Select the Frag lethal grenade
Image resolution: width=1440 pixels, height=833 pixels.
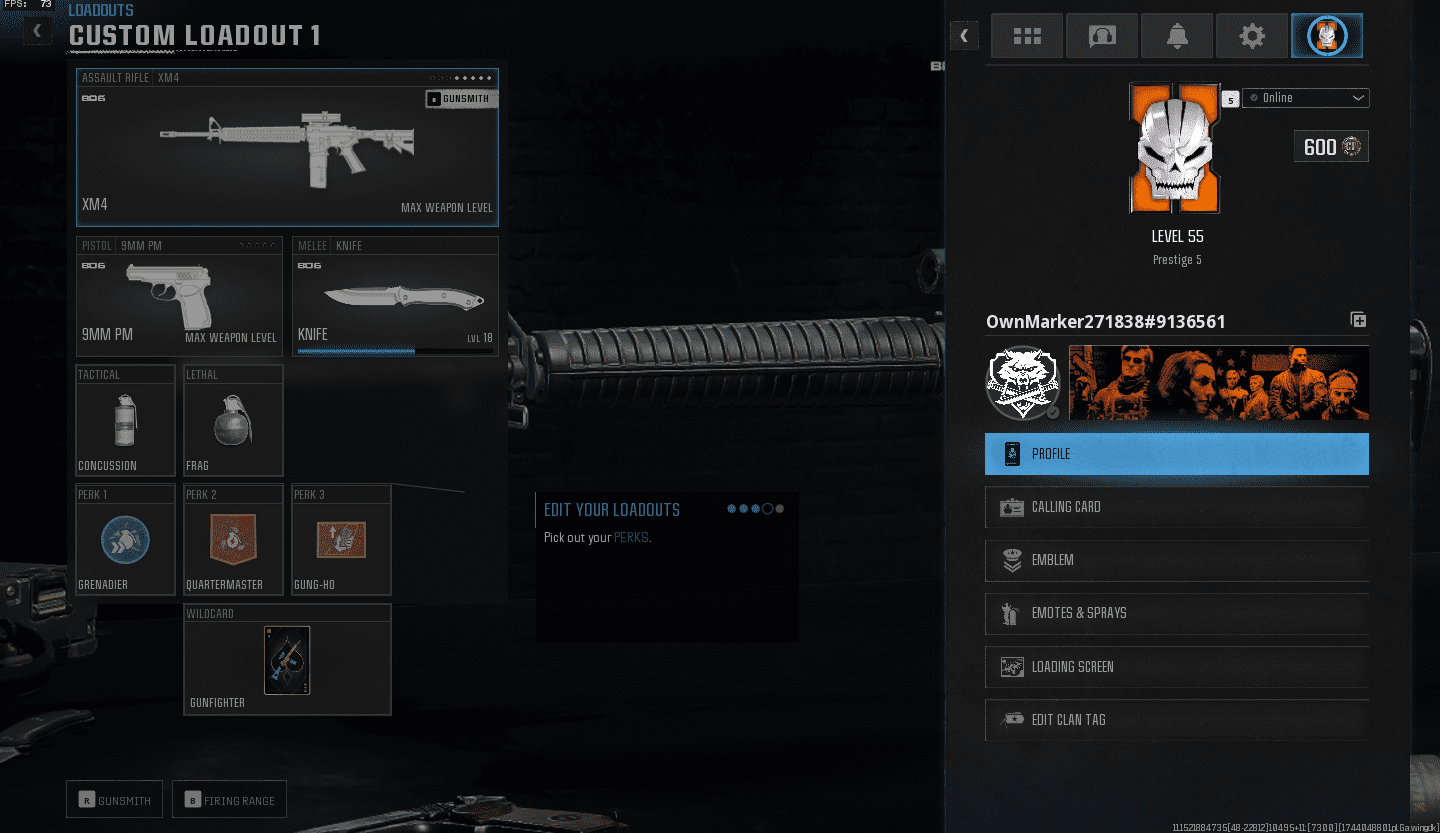pyautogui.click(x=232, y=420)
